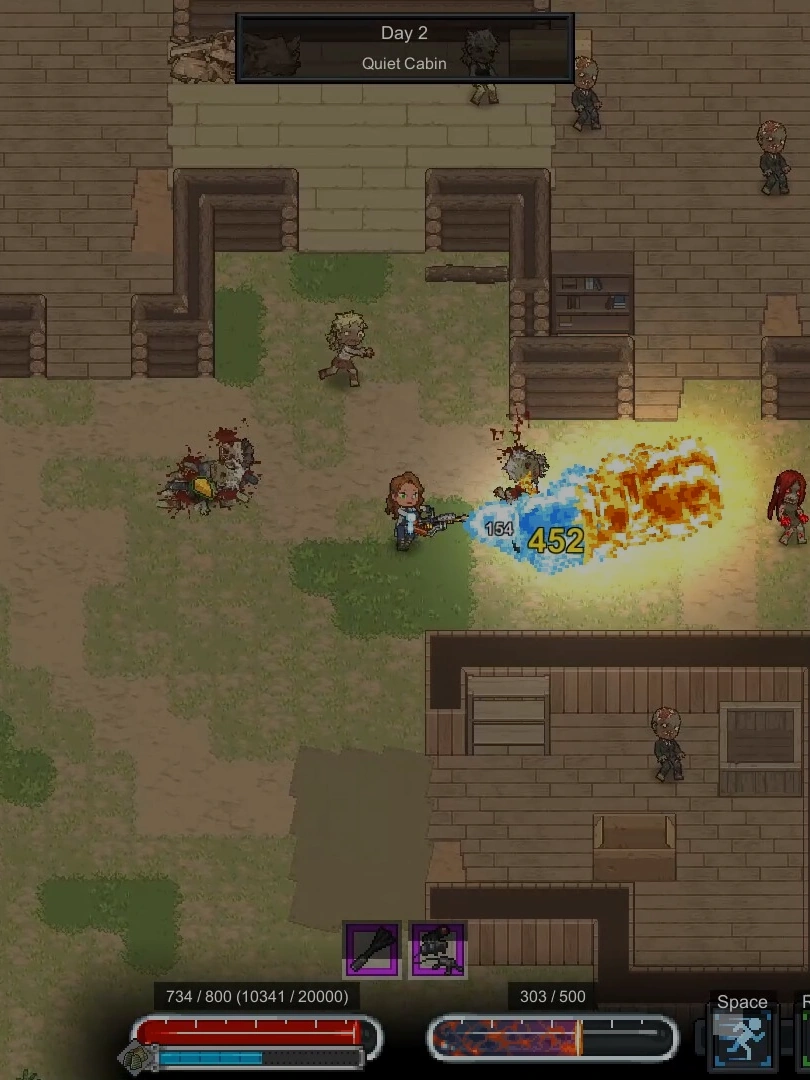Activate the running-figure dash ability
The height and width of the screenshot is (1080, 810).
point(741,1040)
